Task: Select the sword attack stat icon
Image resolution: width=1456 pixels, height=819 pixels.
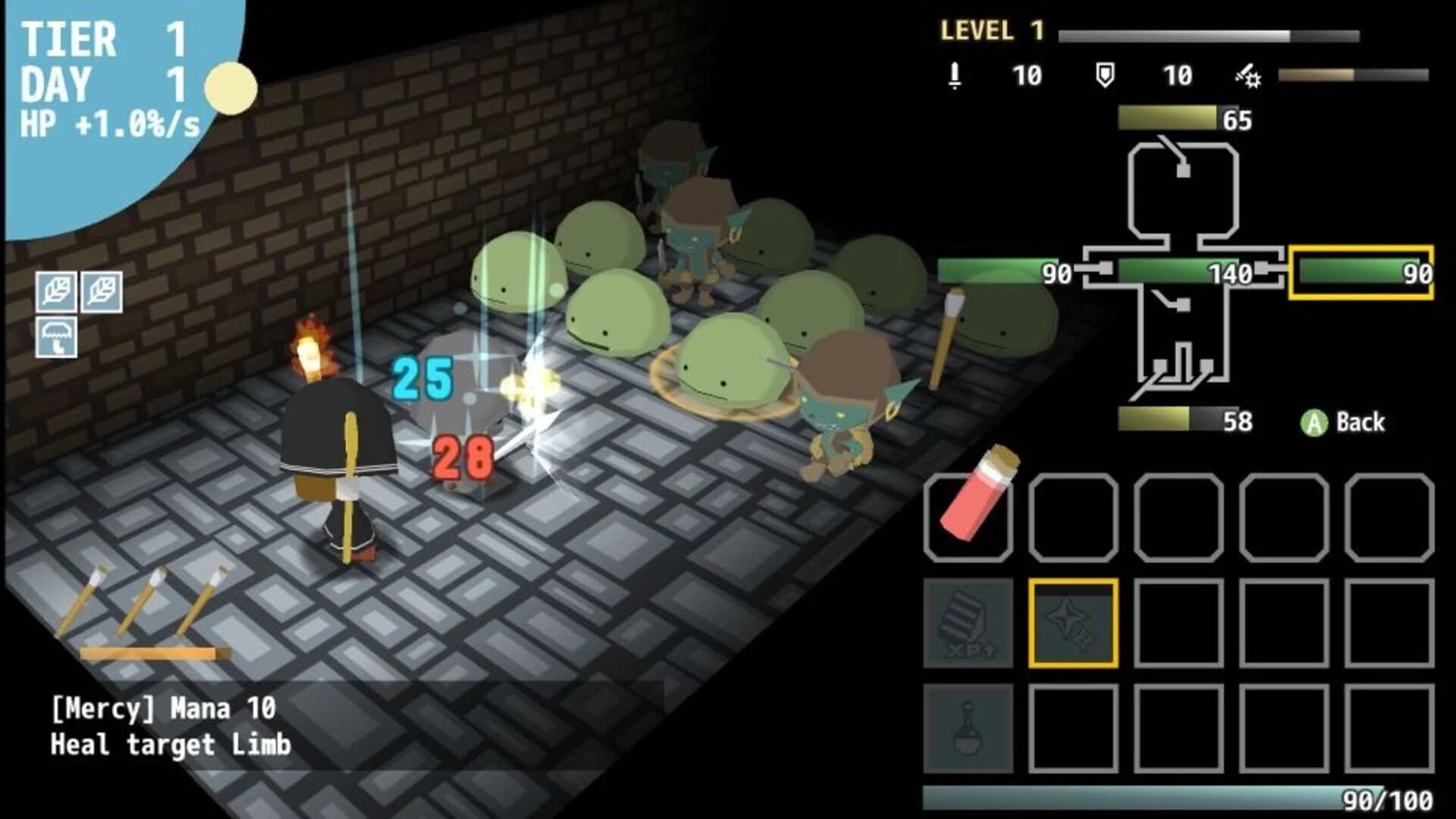Action: [x=954, y=75]
